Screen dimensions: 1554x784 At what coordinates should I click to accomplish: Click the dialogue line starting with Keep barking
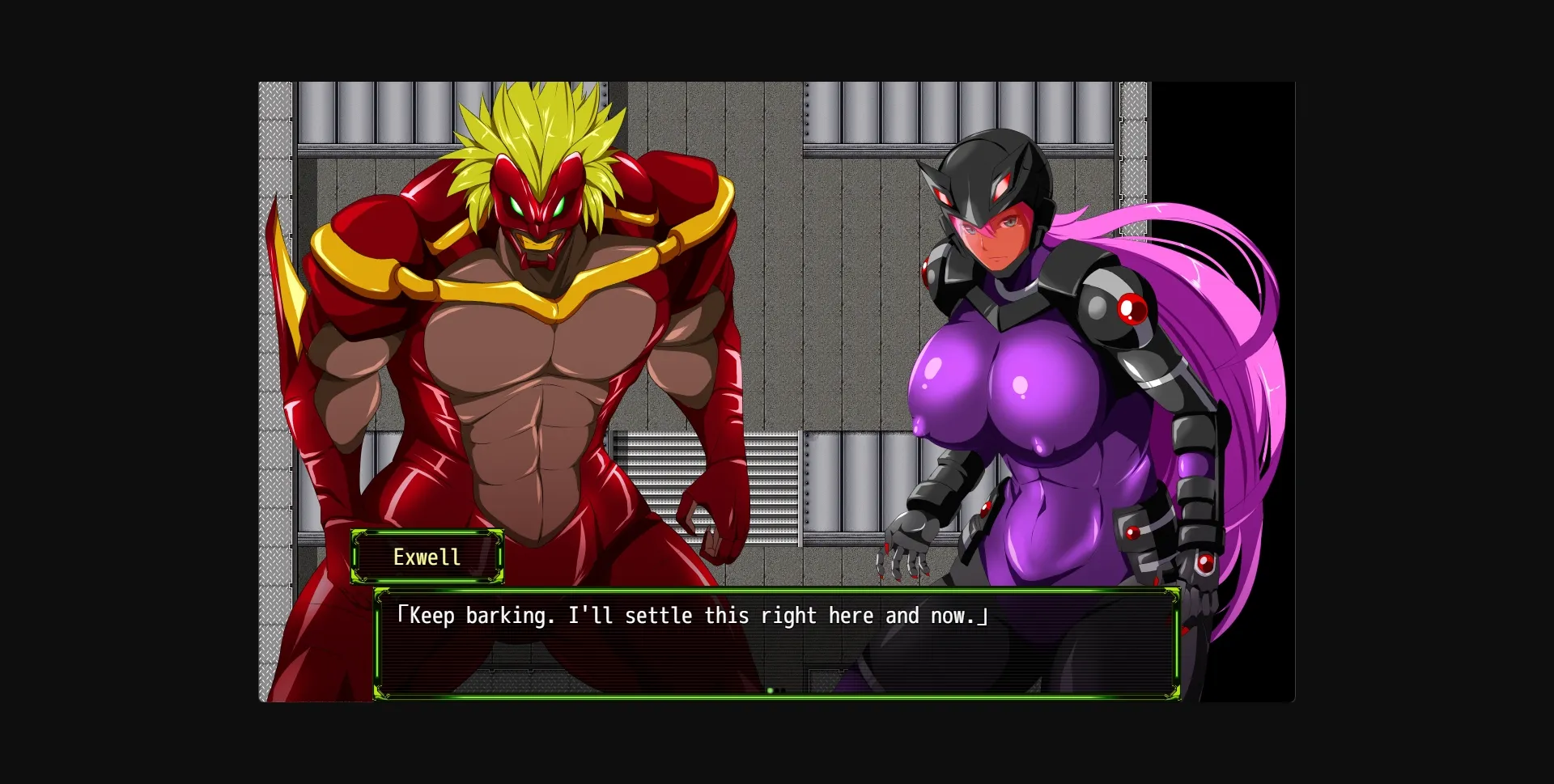tap(692, 615)
